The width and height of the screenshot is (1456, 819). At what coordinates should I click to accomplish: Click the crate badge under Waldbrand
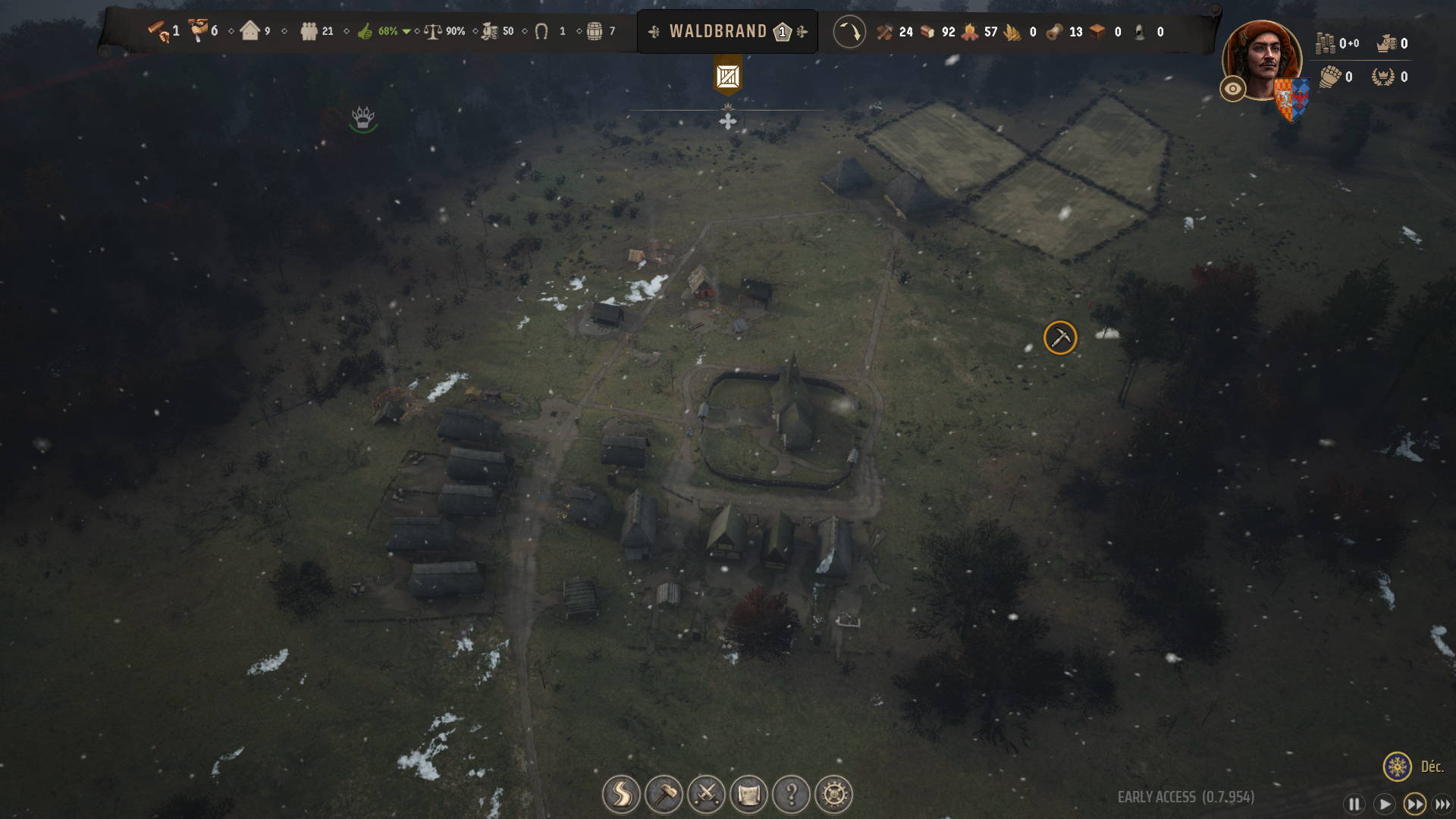(x=728, y=77)
